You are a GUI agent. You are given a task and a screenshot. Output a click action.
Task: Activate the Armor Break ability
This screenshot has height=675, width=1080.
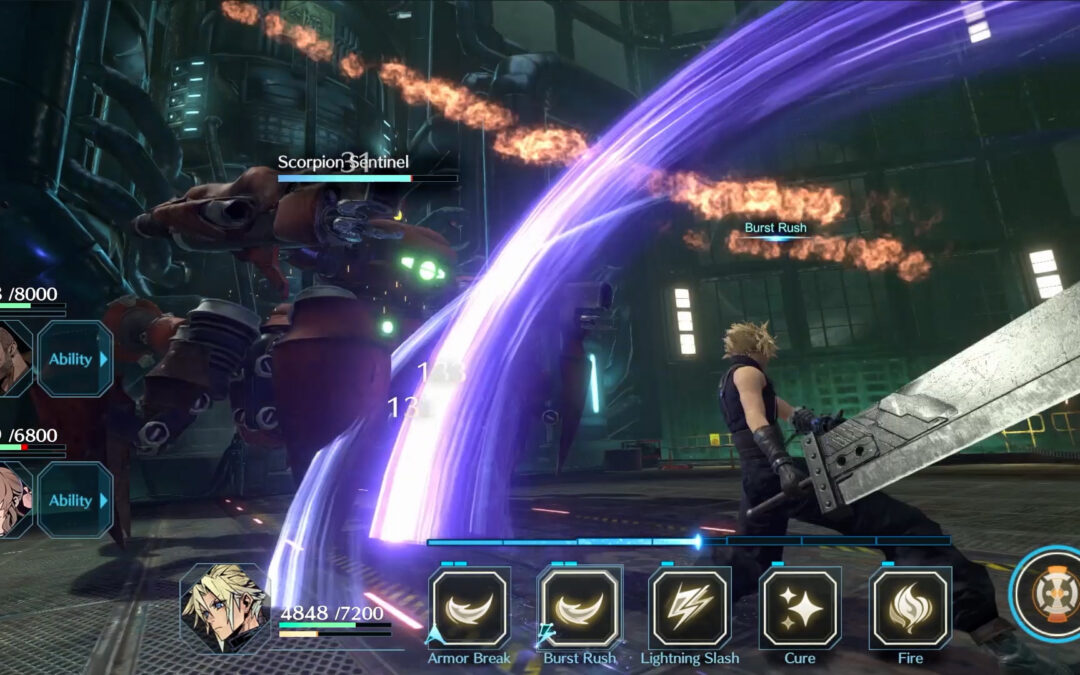tap(469, 607)
